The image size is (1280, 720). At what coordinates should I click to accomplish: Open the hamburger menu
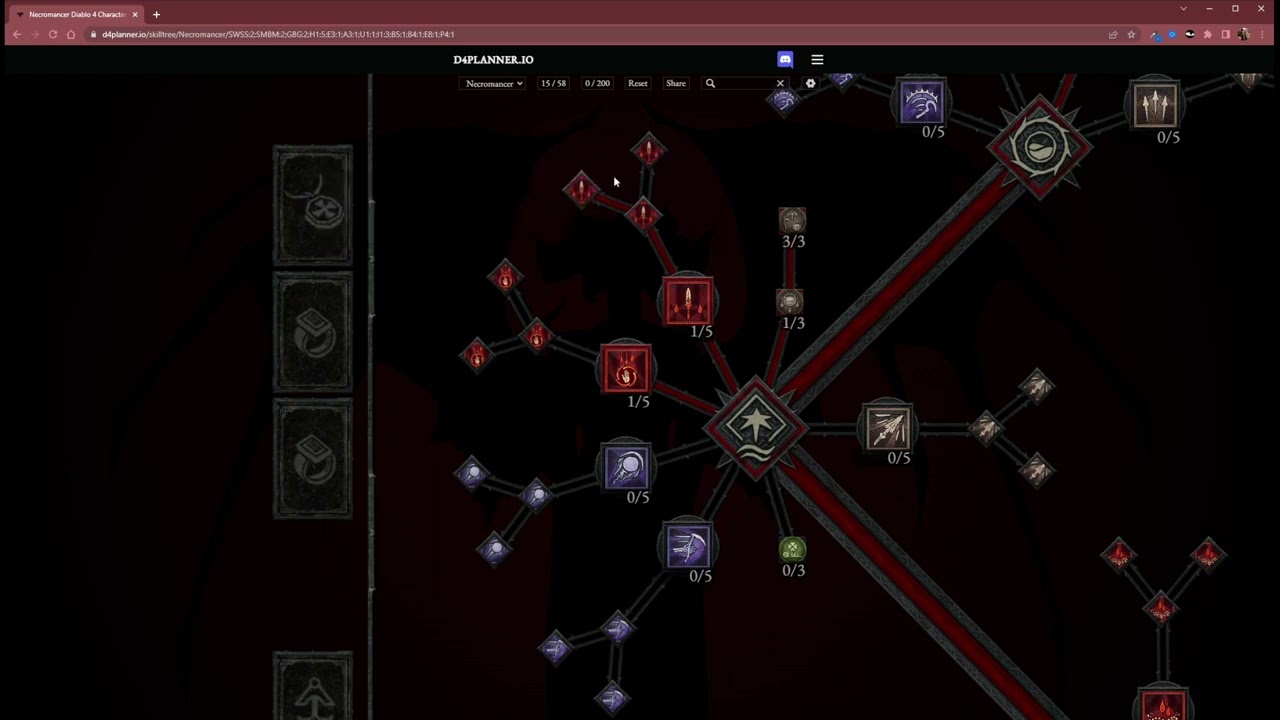[817, 59]
